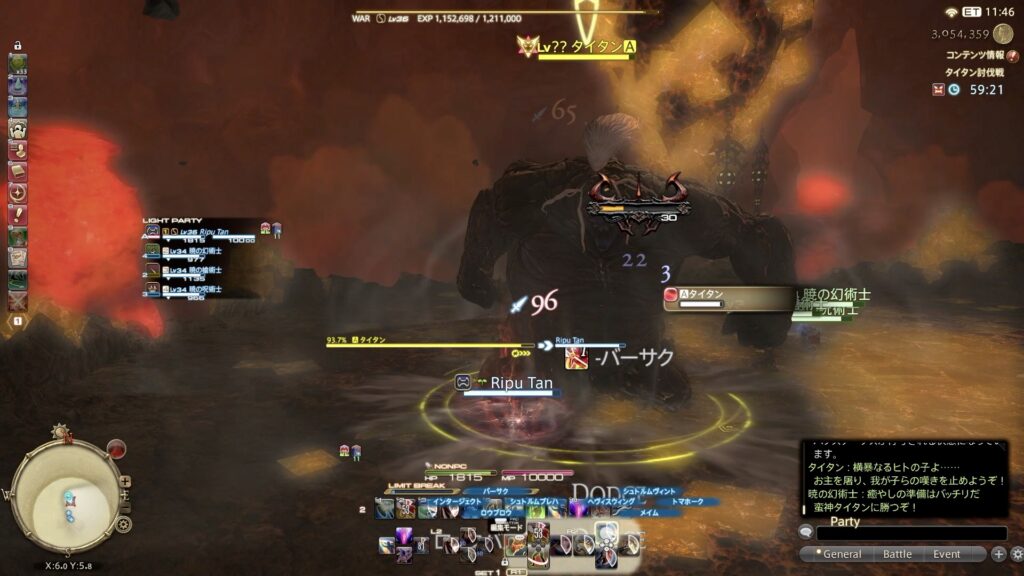
Task: Open the circular minimap
Action: [x=66, y=496]
